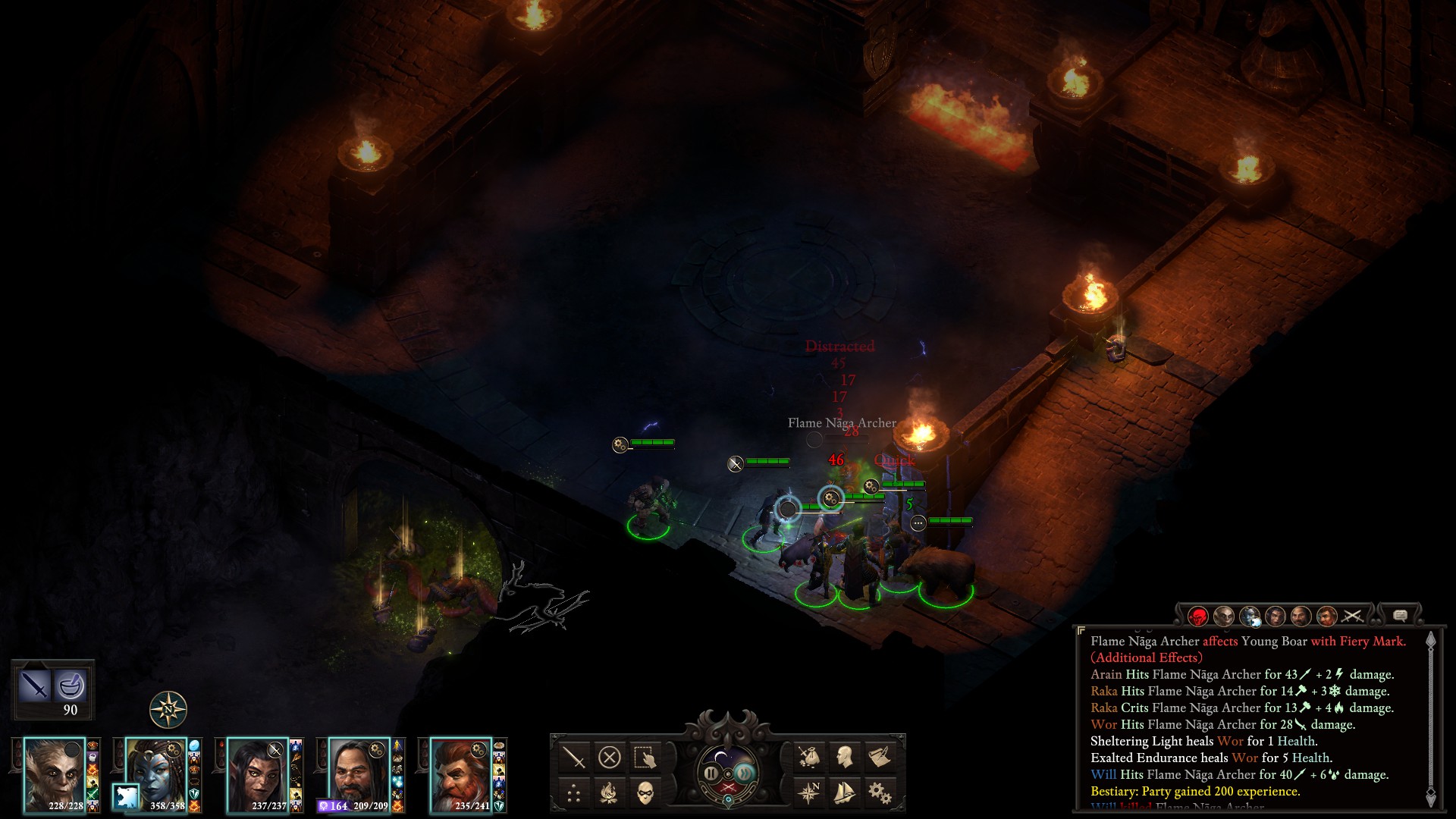Toggle fast mode with the teal double-arrow button

(745, 773)
